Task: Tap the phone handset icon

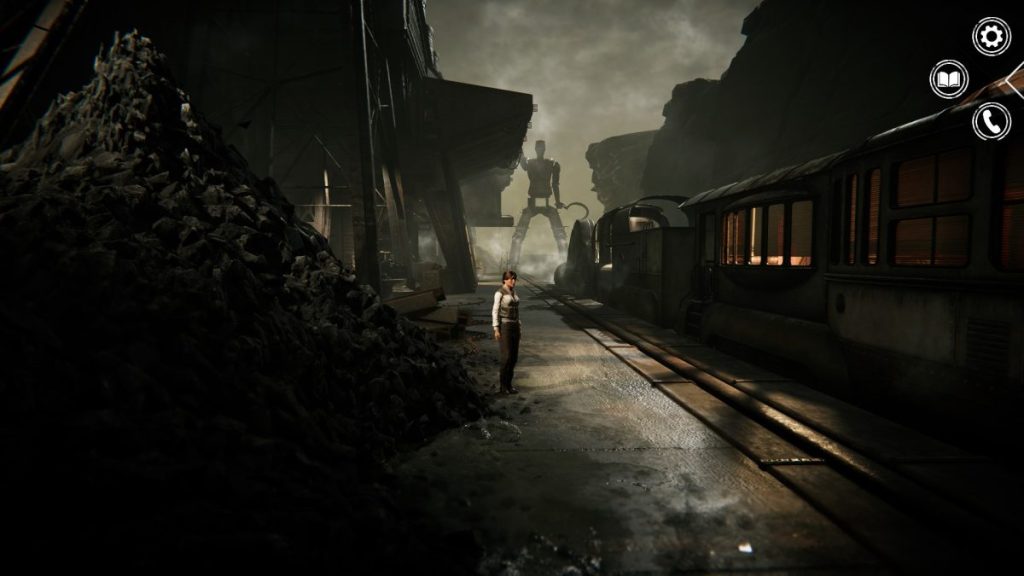Action: (991, 121)
